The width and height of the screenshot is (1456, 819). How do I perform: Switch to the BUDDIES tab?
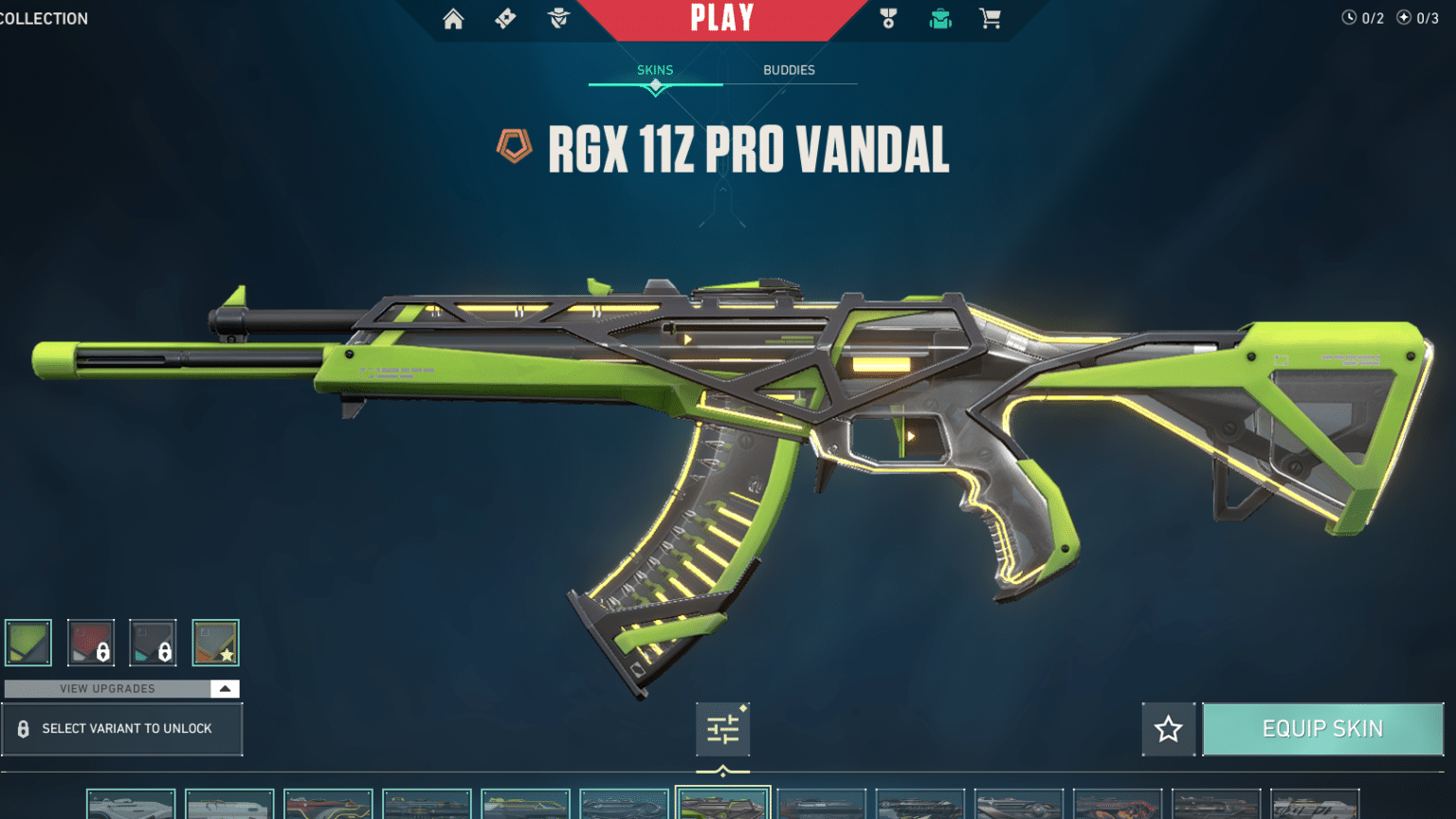click(790, 69)
